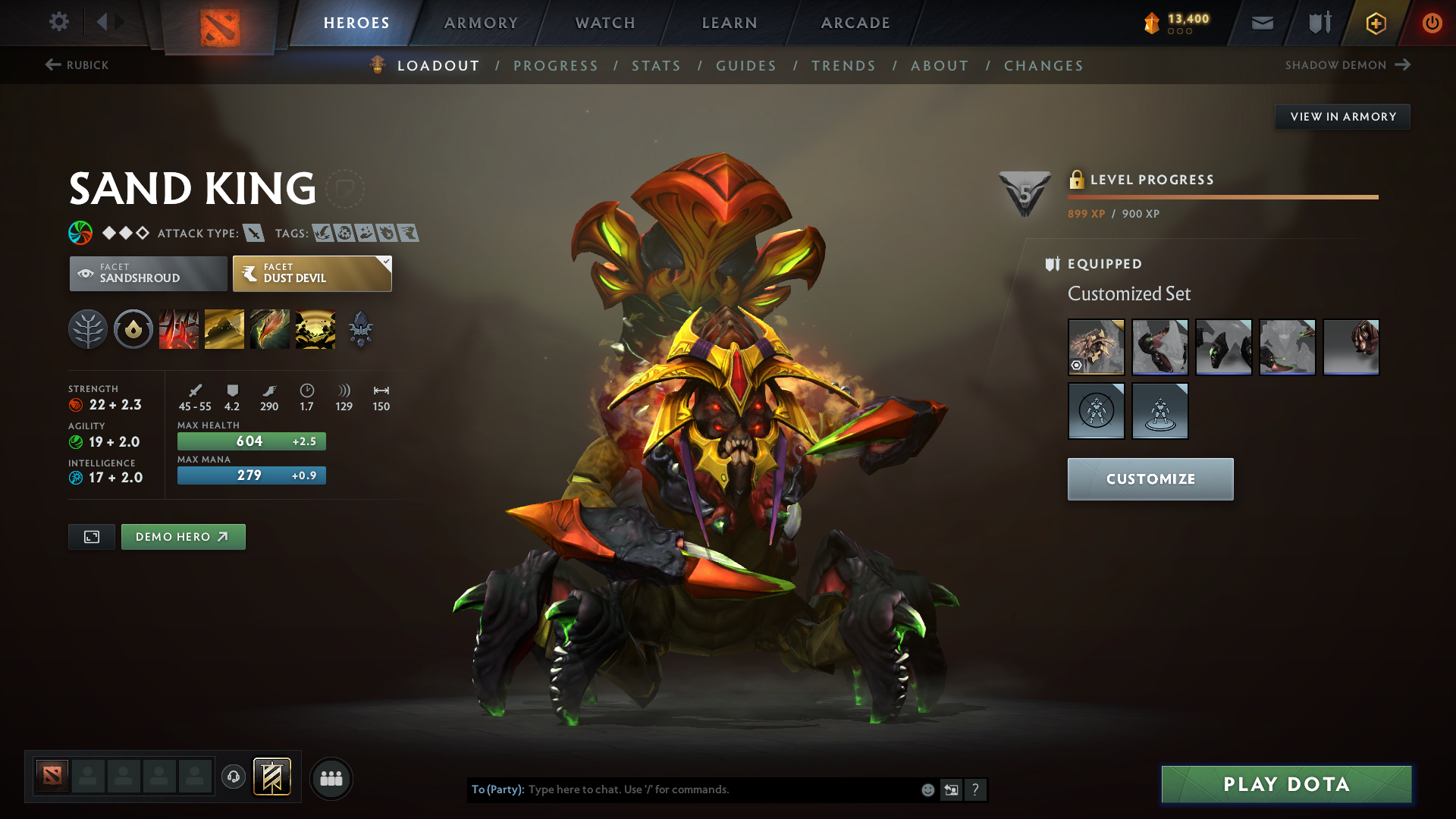Select the Sandshroud facet
Screen dimensions: 1456x819
(149, 273)
